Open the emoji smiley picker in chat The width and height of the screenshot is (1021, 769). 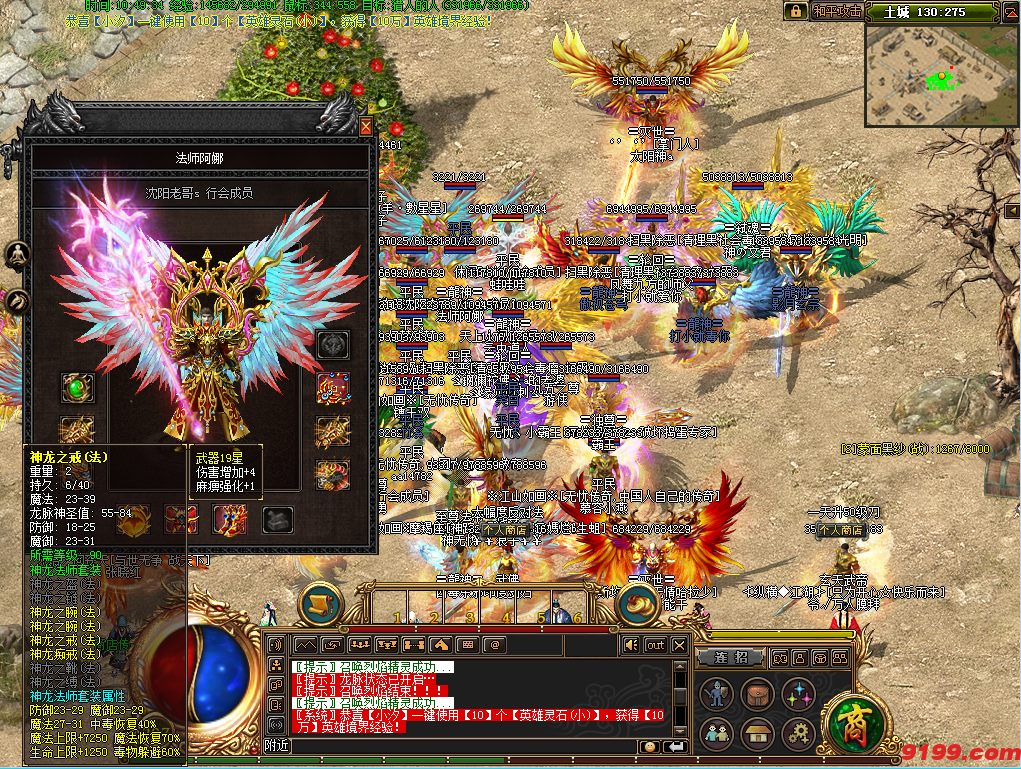[650, 746]
